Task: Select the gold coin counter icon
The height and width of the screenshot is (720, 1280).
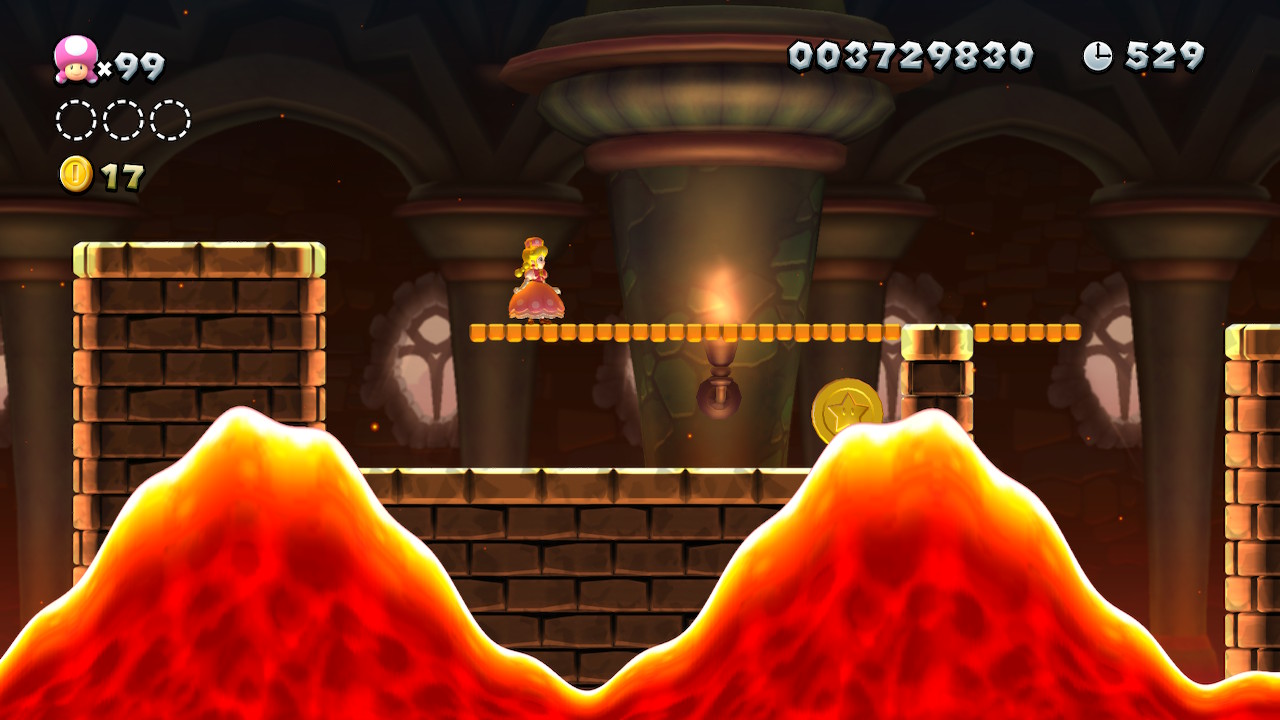Action: (76, 174)
